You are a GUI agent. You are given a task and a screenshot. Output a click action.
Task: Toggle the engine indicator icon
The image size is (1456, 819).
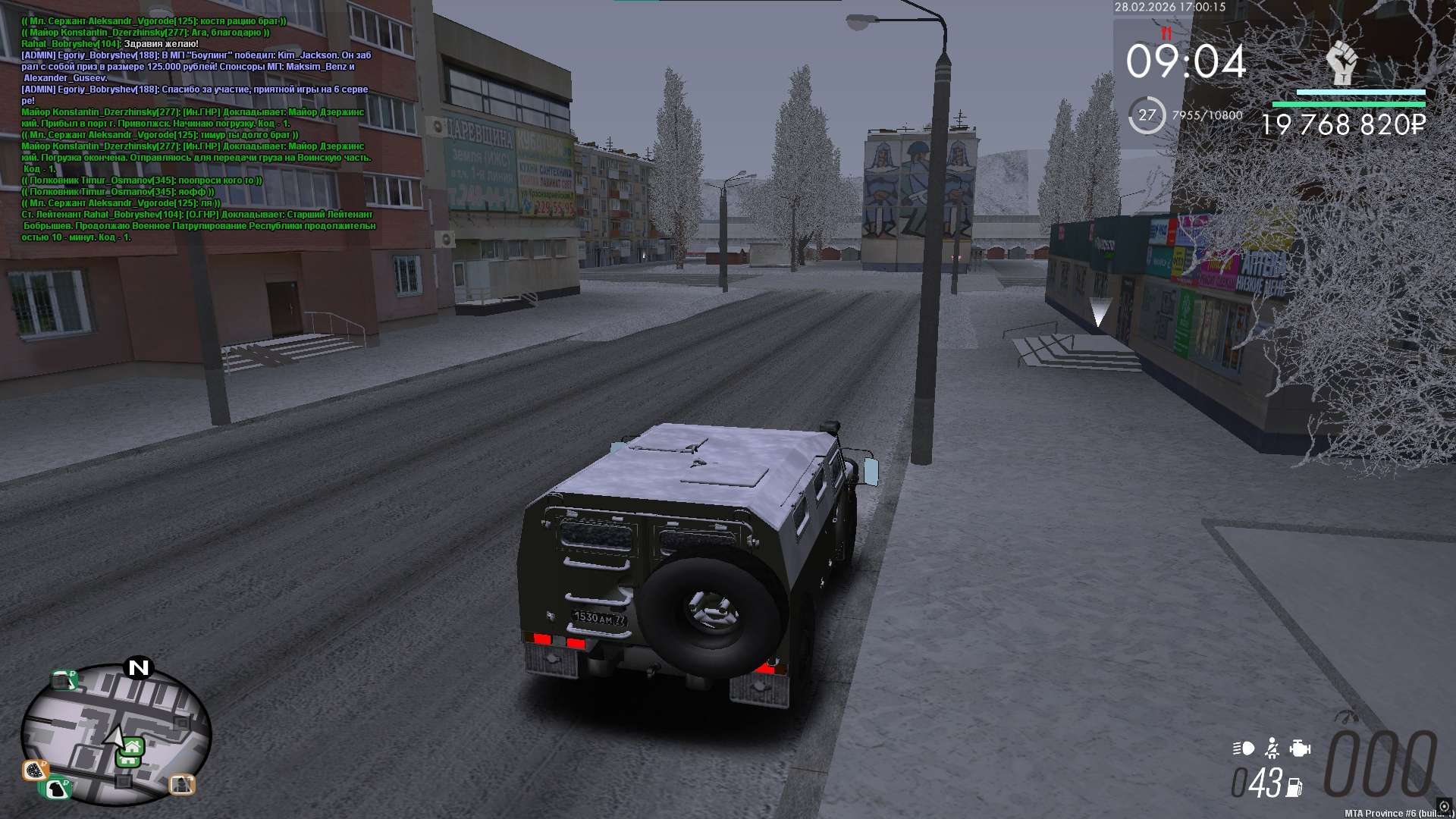(x=1300, y=748)
